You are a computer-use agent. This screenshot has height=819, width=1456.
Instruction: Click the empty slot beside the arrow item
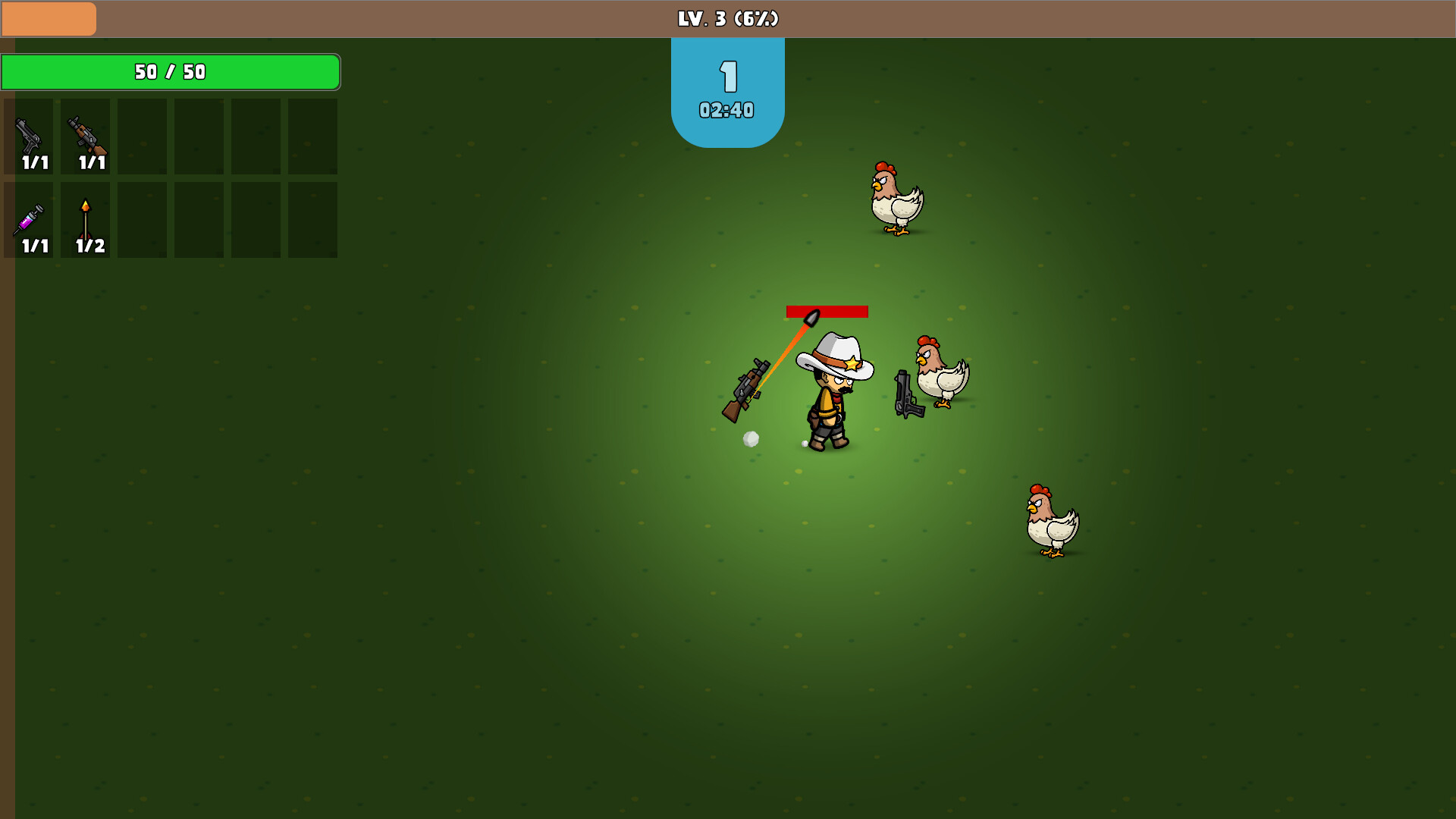pos(142,220)
